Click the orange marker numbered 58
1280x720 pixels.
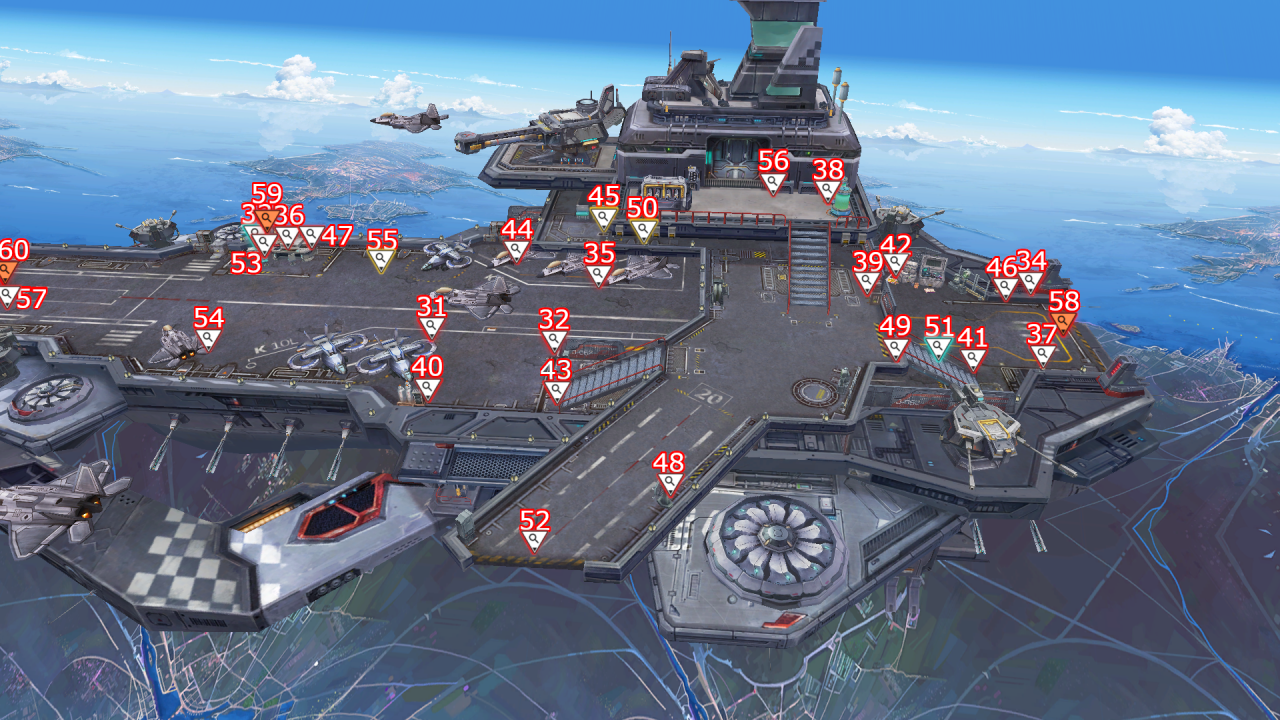(1063, 321)
